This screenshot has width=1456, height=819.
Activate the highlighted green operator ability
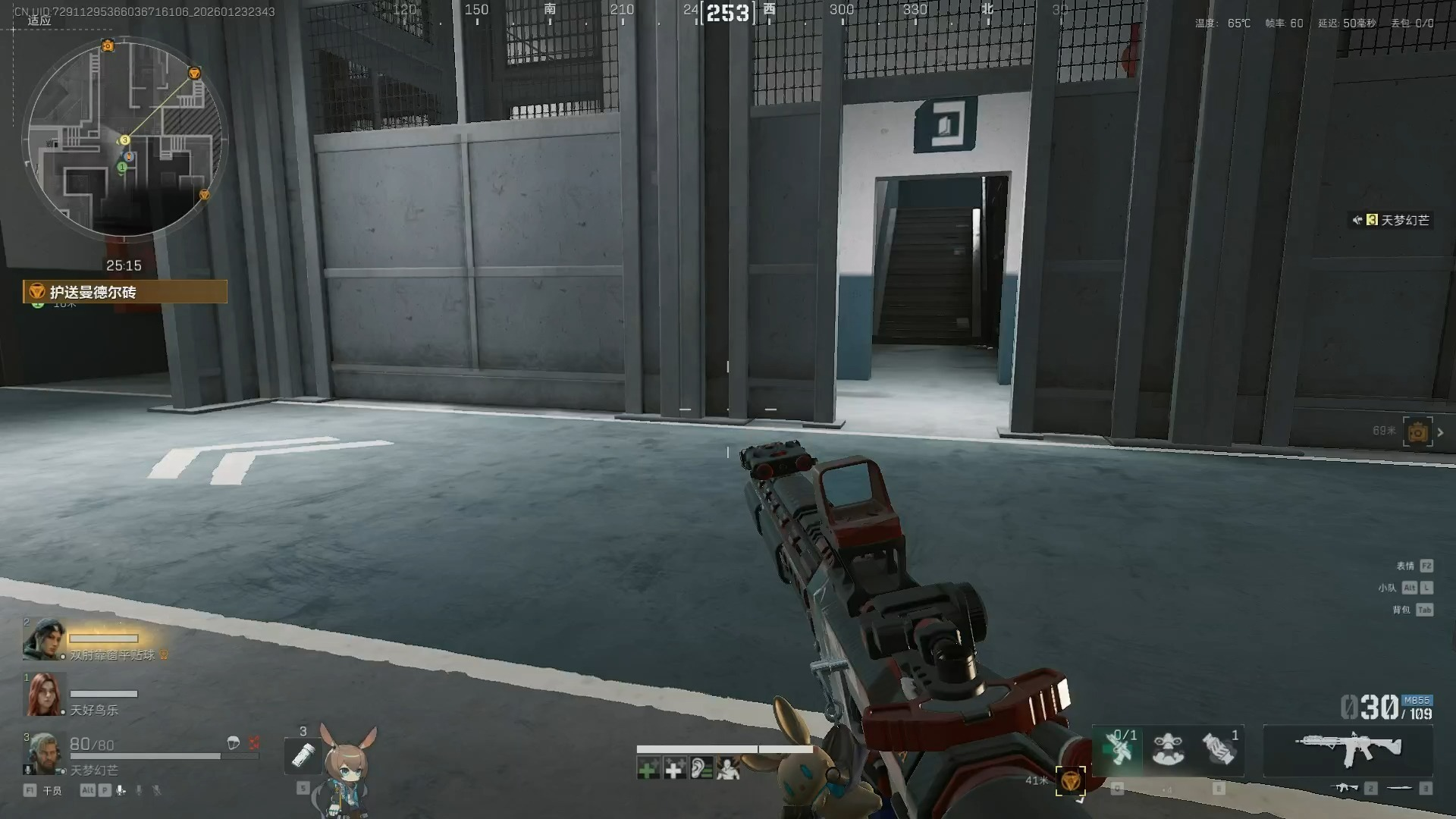(x=1118, y=749)
